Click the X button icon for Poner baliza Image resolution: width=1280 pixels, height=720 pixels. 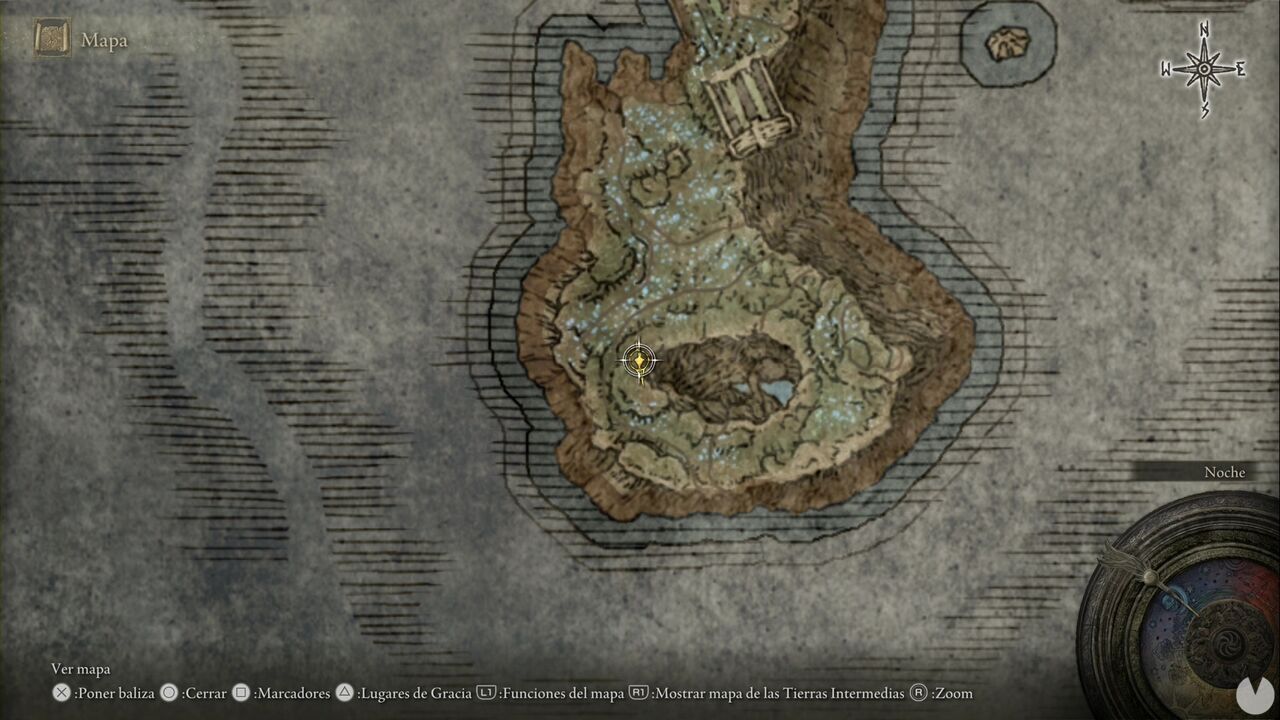pyautogui.click(x=63, y=692)
